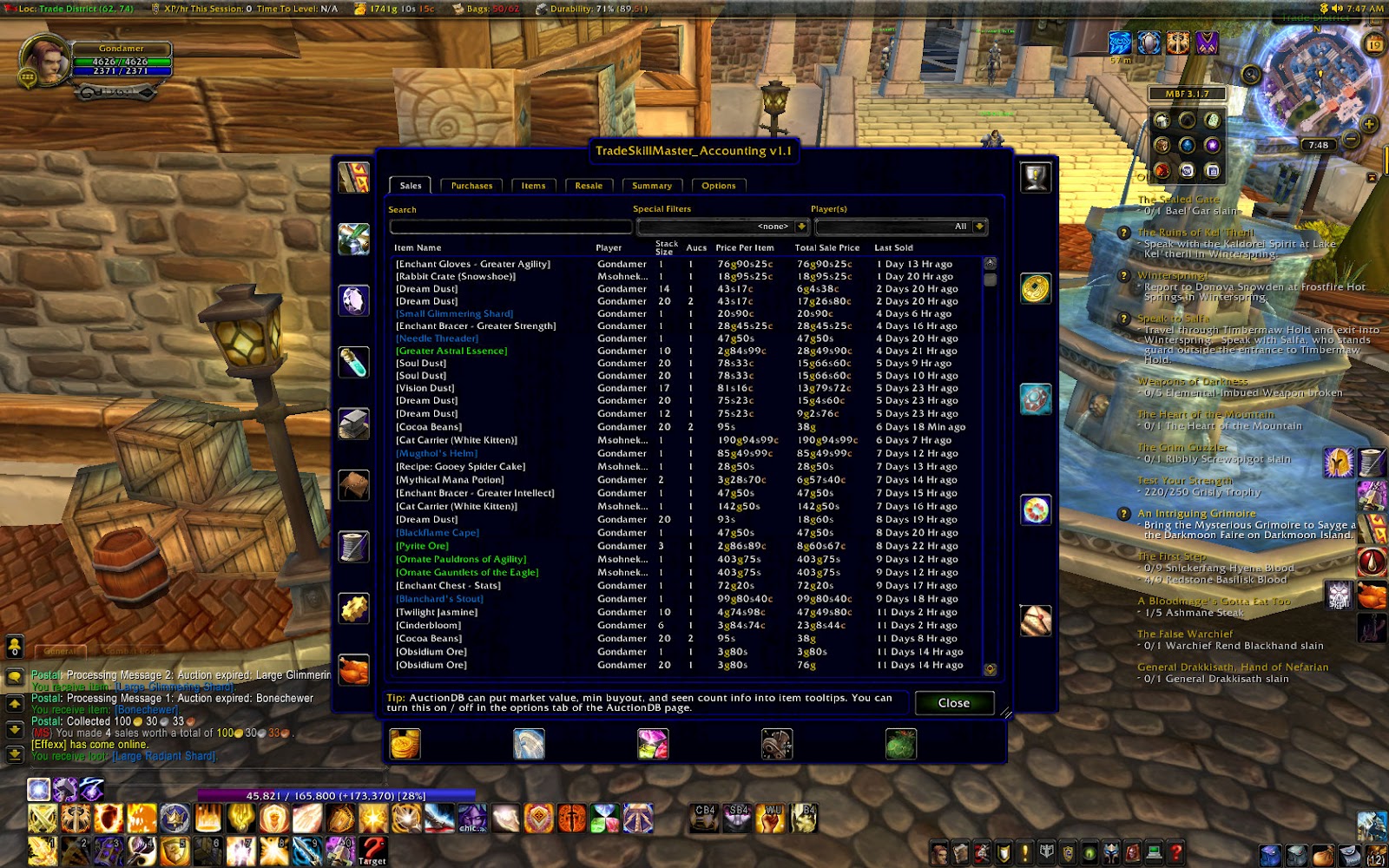Click inside the Search input field
This screenshot has height=868, width=1389.
(510, 227)
